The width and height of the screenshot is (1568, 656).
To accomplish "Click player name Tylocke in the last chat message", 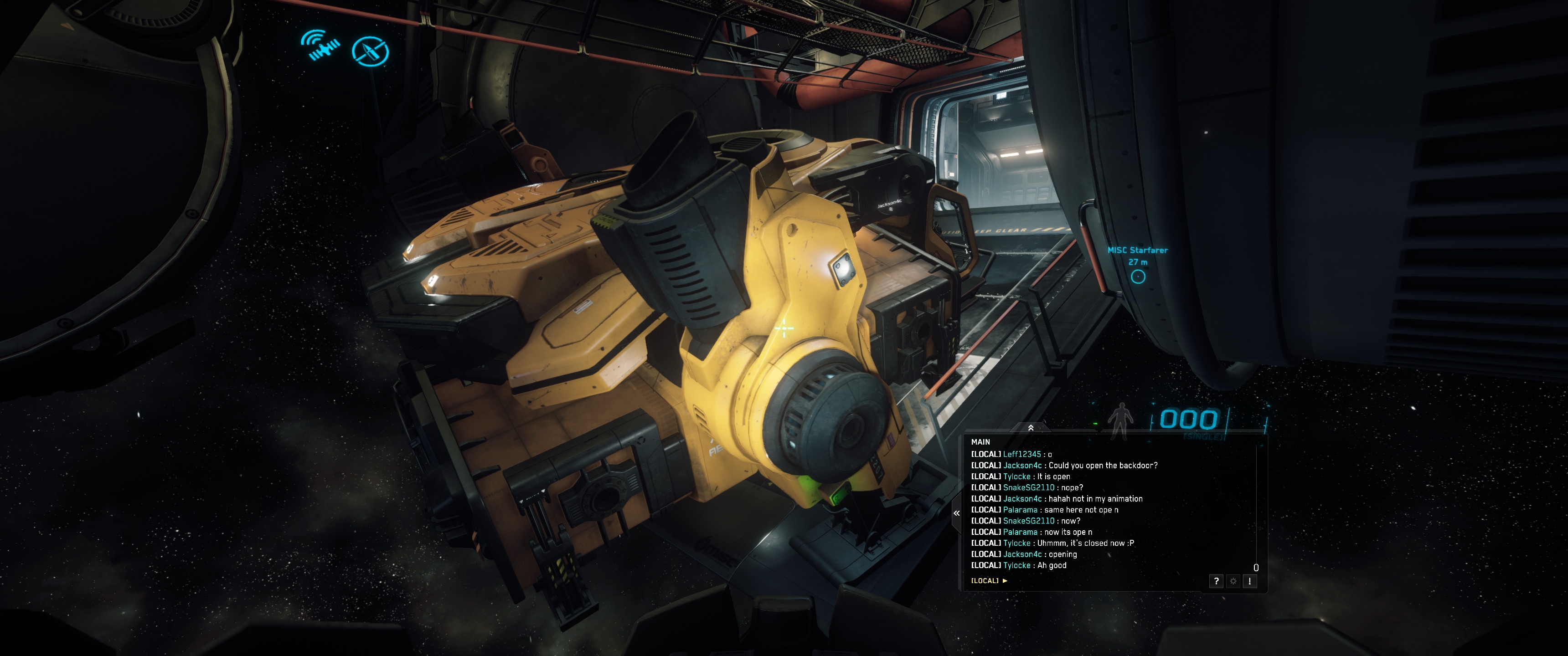I will coord(1016,565).
